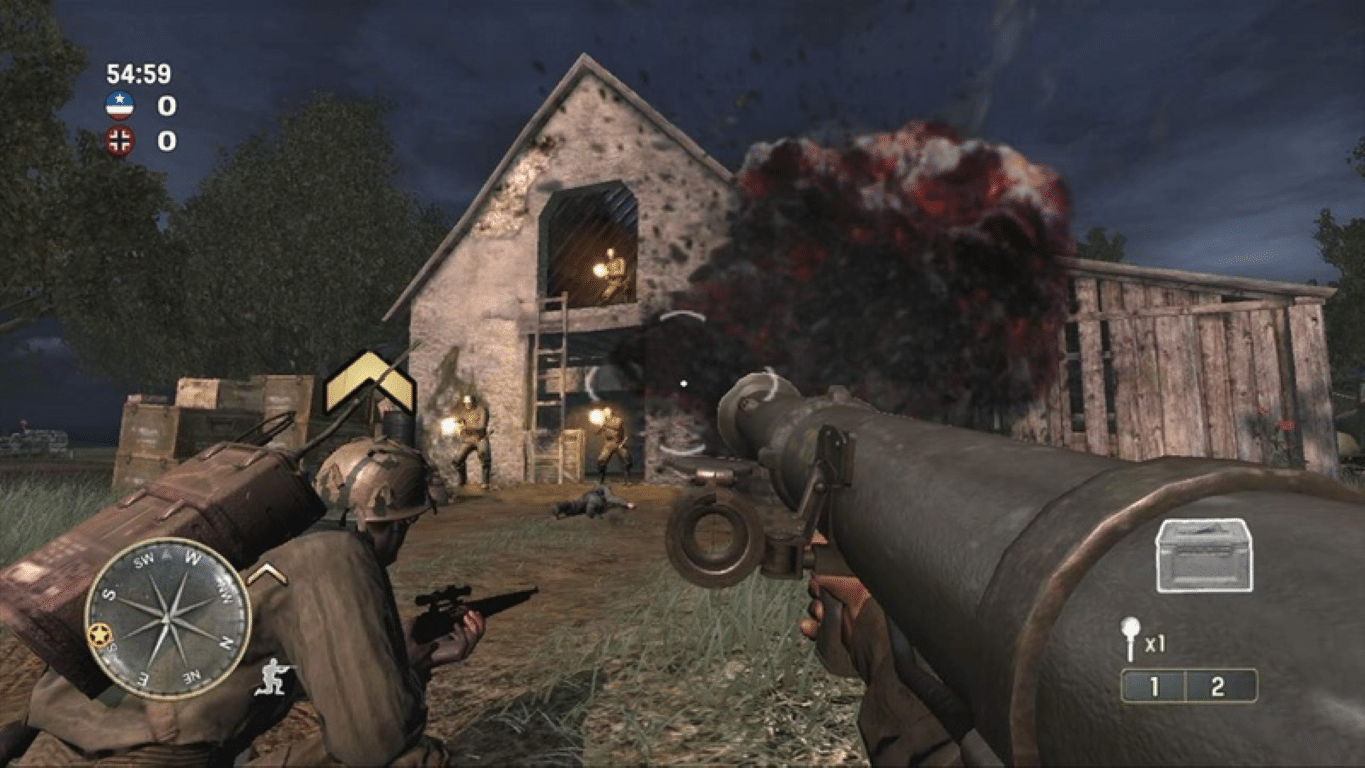Click the white player arrow inside the compass

click(165, 554)
